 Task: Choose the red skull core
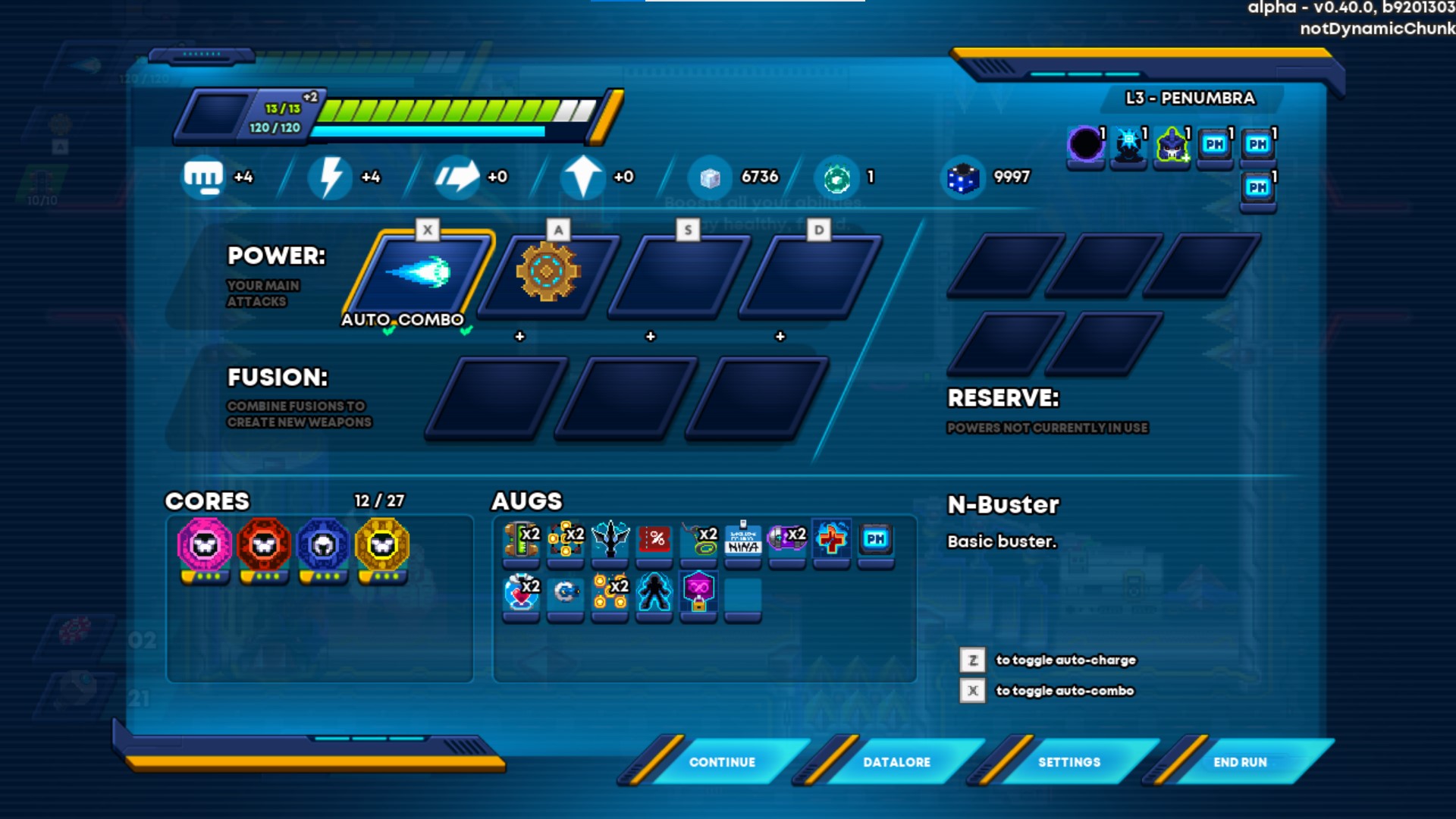[x=263, y=545]
